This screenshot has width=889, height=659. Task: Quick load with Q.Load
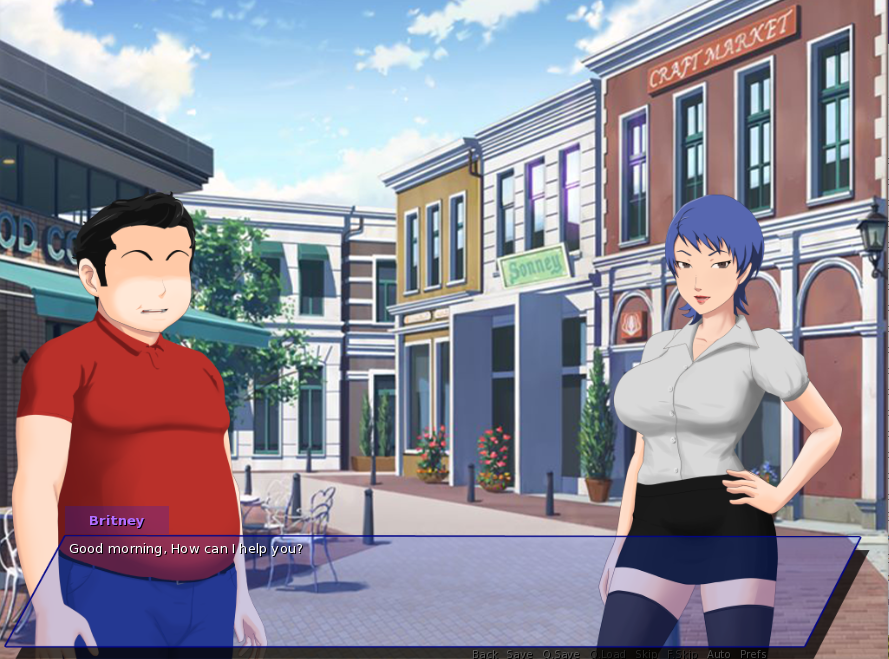(x=608, y=654)
